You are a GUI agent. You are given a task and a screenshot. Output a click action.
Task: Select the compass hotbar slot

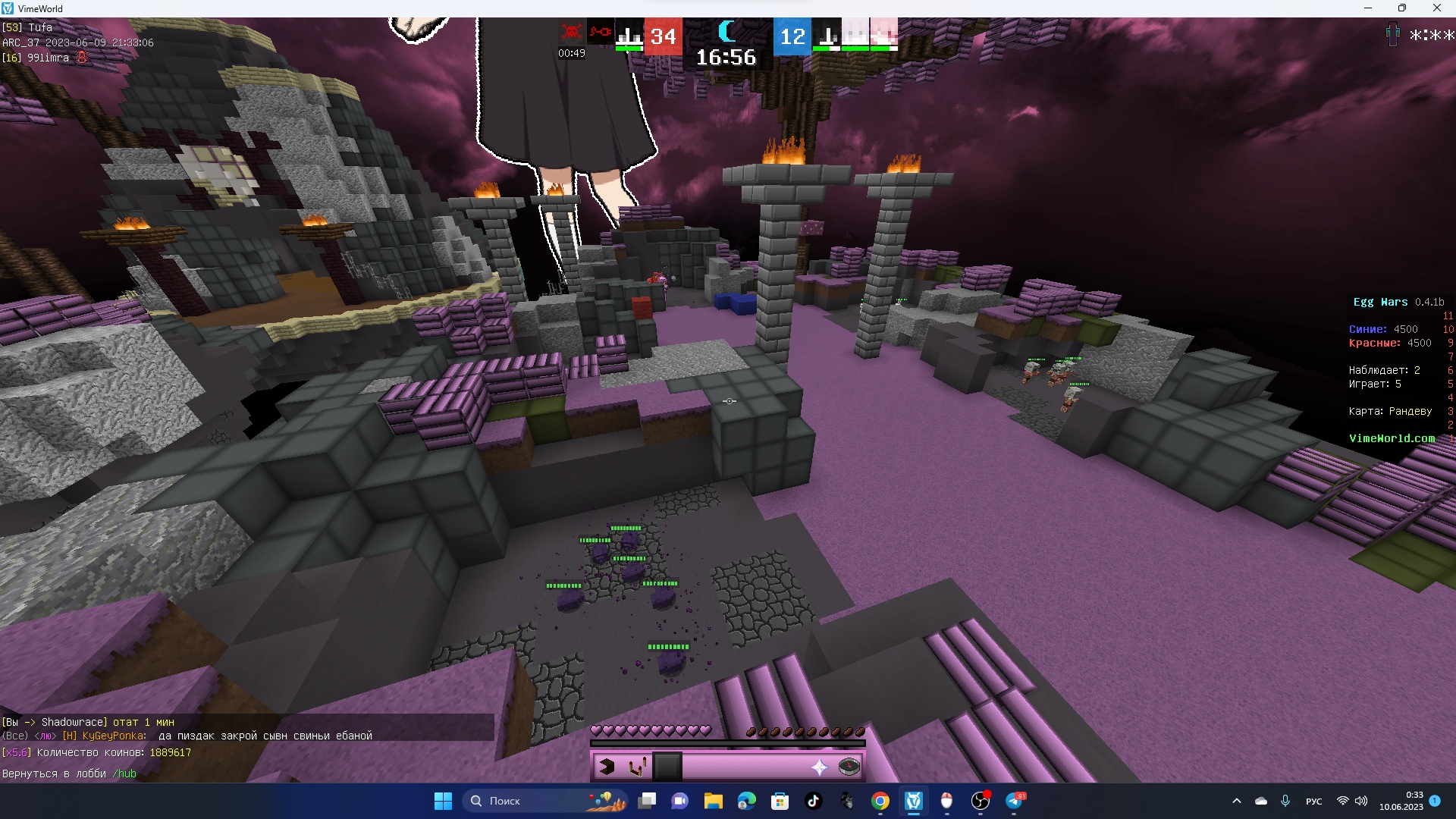pos(849,767)
